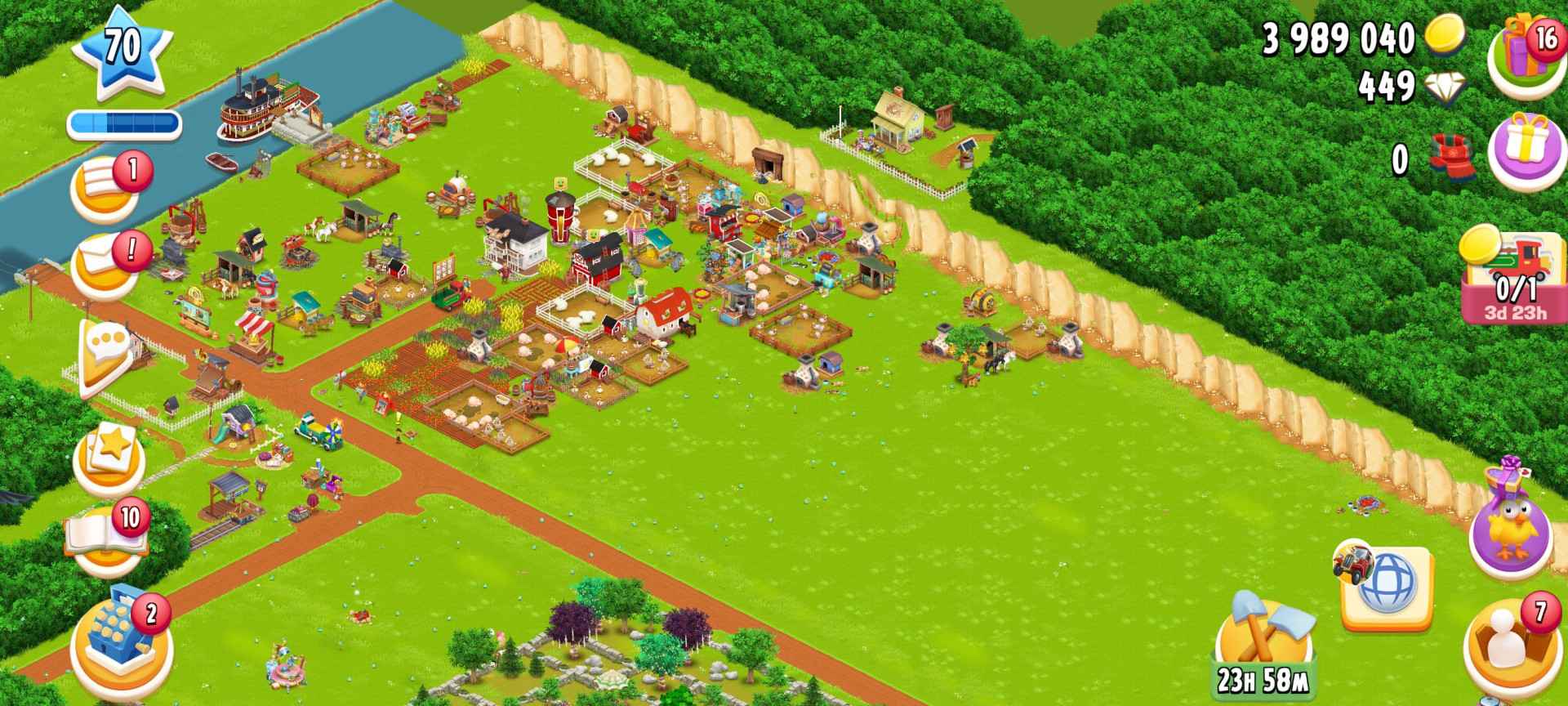1568x706 pixels.
Task: Tap the coin balance 3 989 040
Action: tap(1339, 37)
